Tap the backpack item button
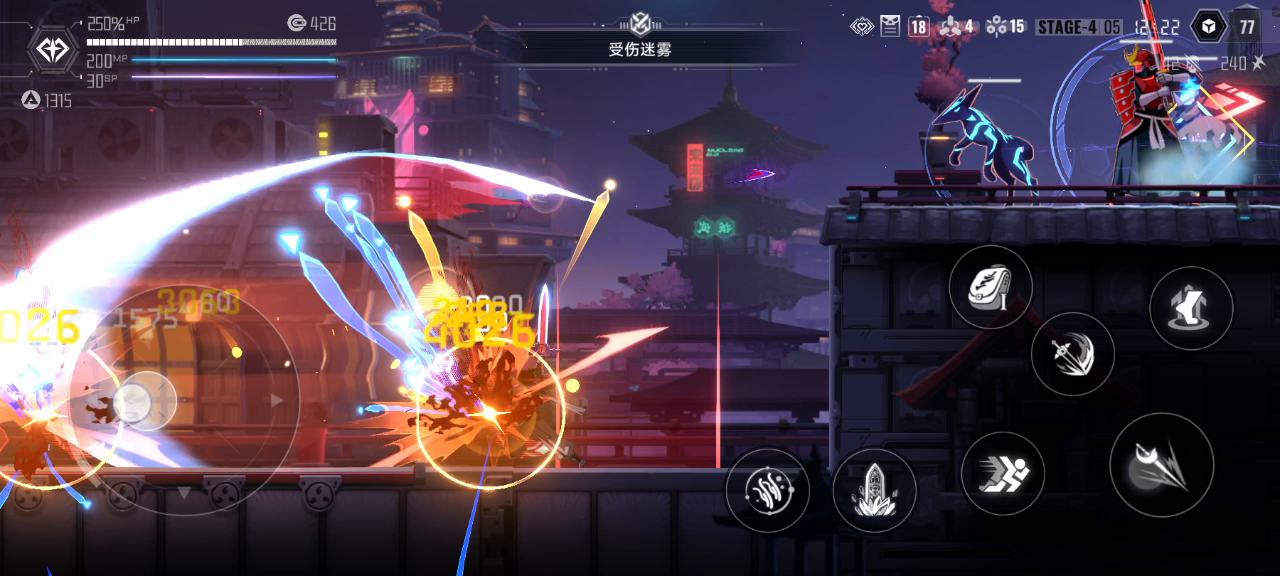The width and height of the screenshot is (1280, 576). 990,287
